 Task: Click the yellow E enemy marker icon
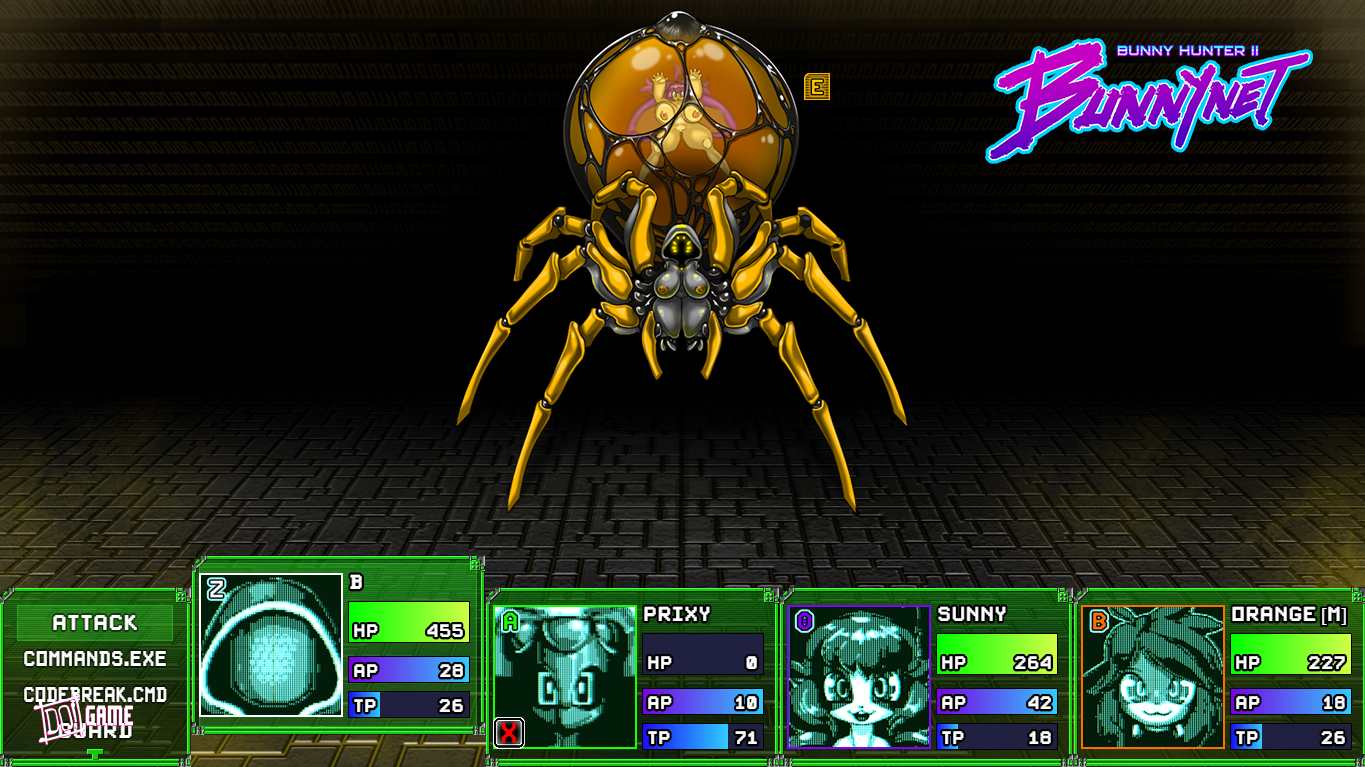pyautogui.click(x=819, y=87)
